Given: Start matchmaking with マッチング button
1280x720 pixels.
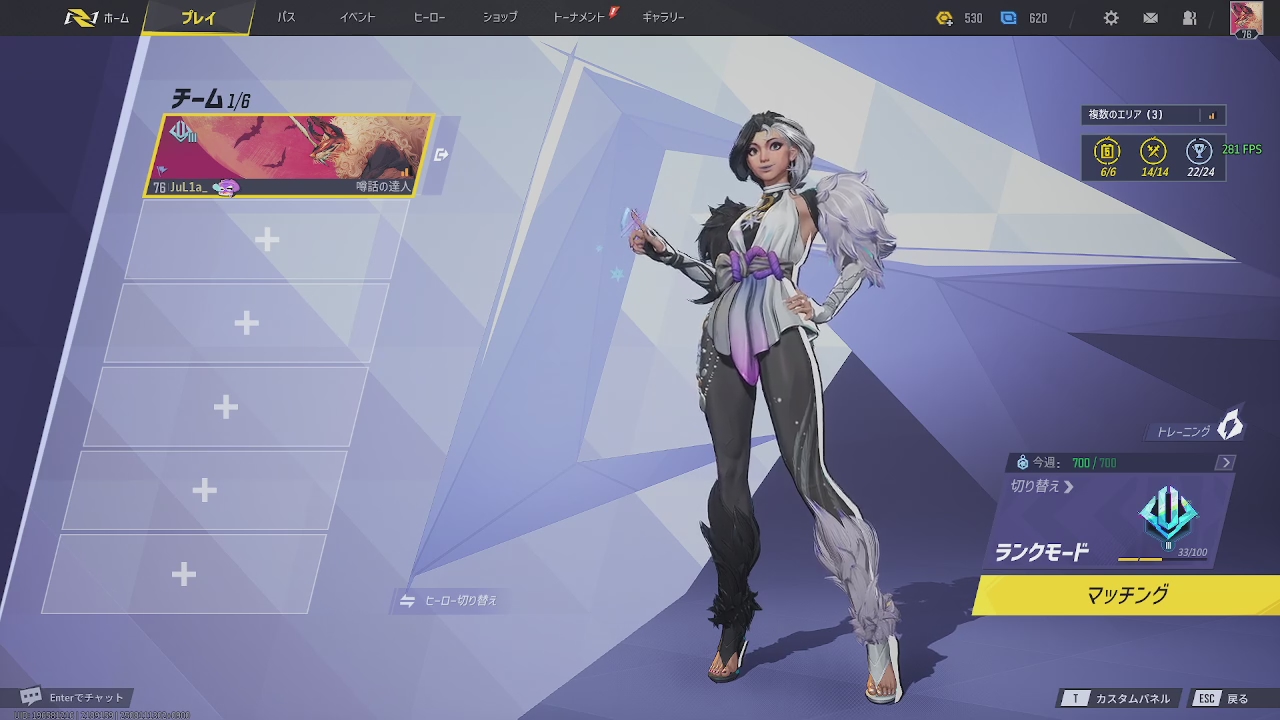Looking at the screenshot, I should point(1127,595).
